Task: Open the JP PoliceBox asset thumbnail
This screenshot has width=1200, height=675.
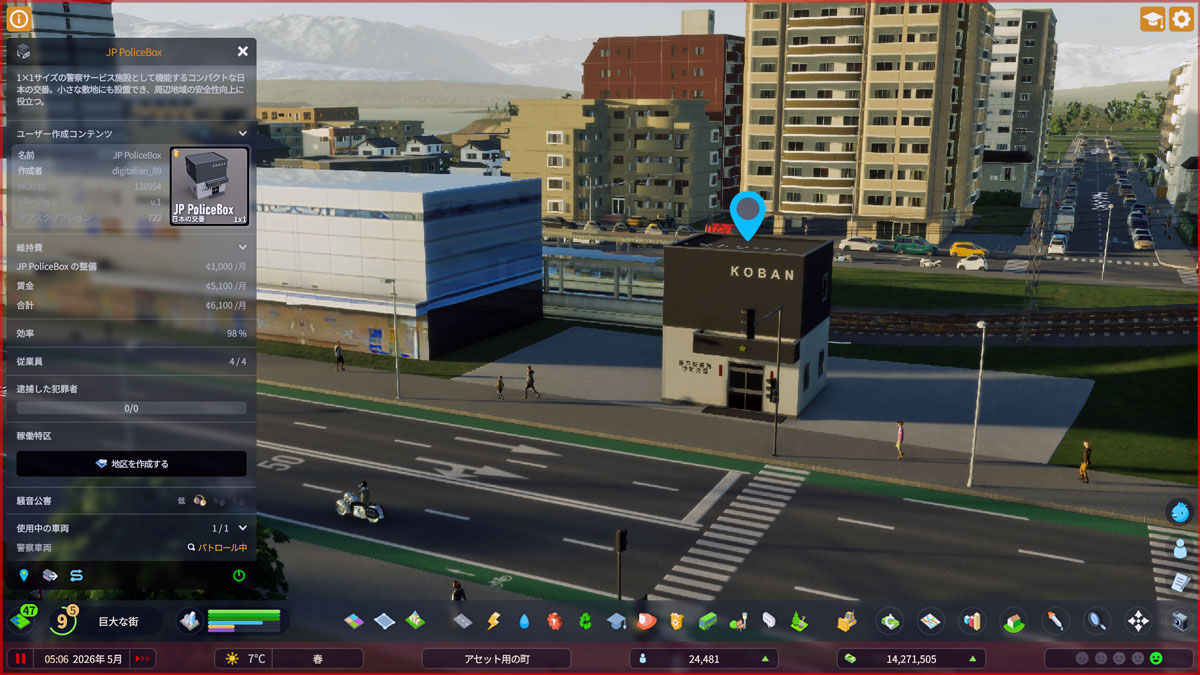Action: [209, 186]
